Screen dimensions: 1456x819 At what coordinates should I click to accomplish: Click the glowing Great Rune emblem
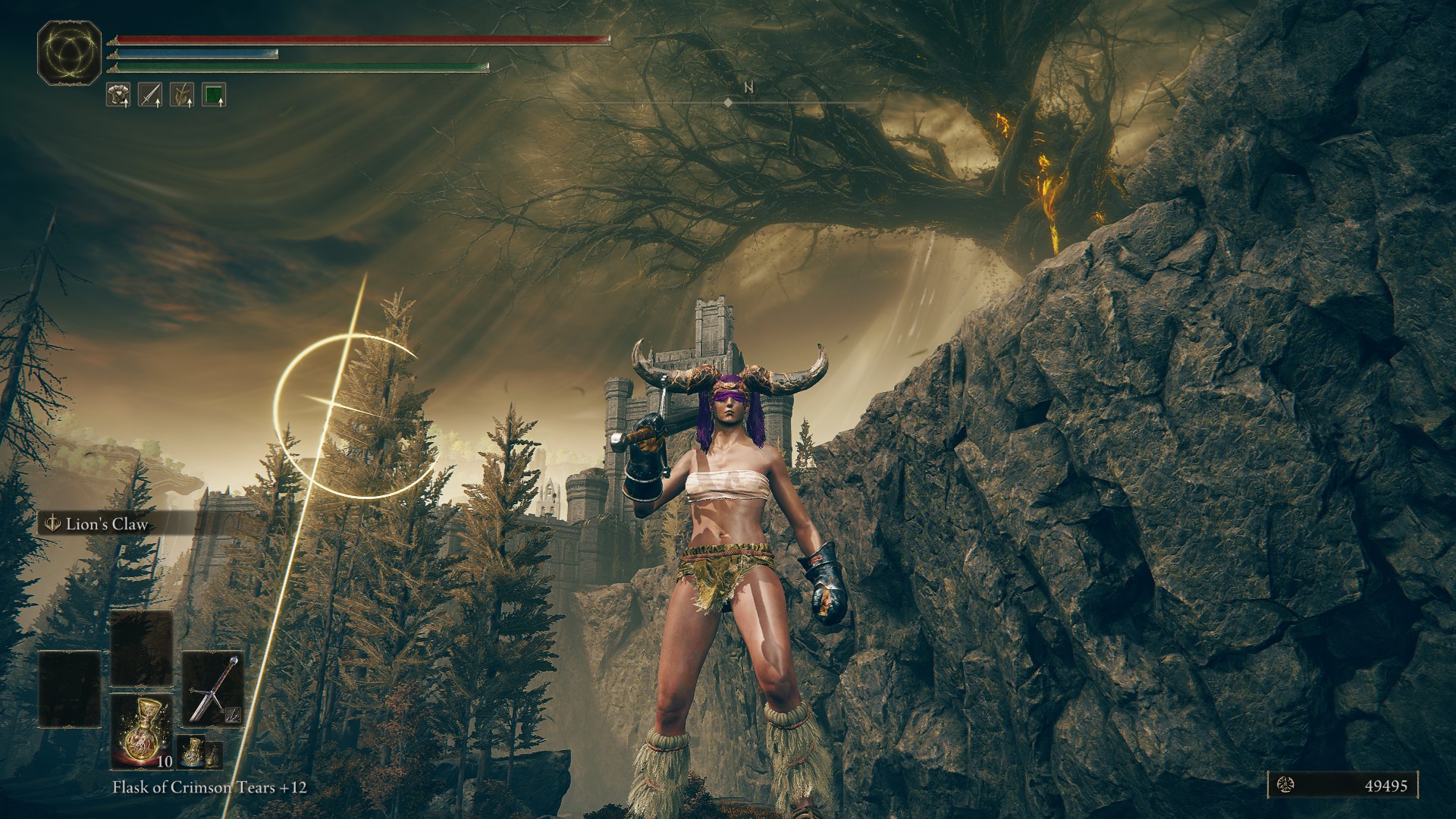pyautogui.click(x=70, y=52)
